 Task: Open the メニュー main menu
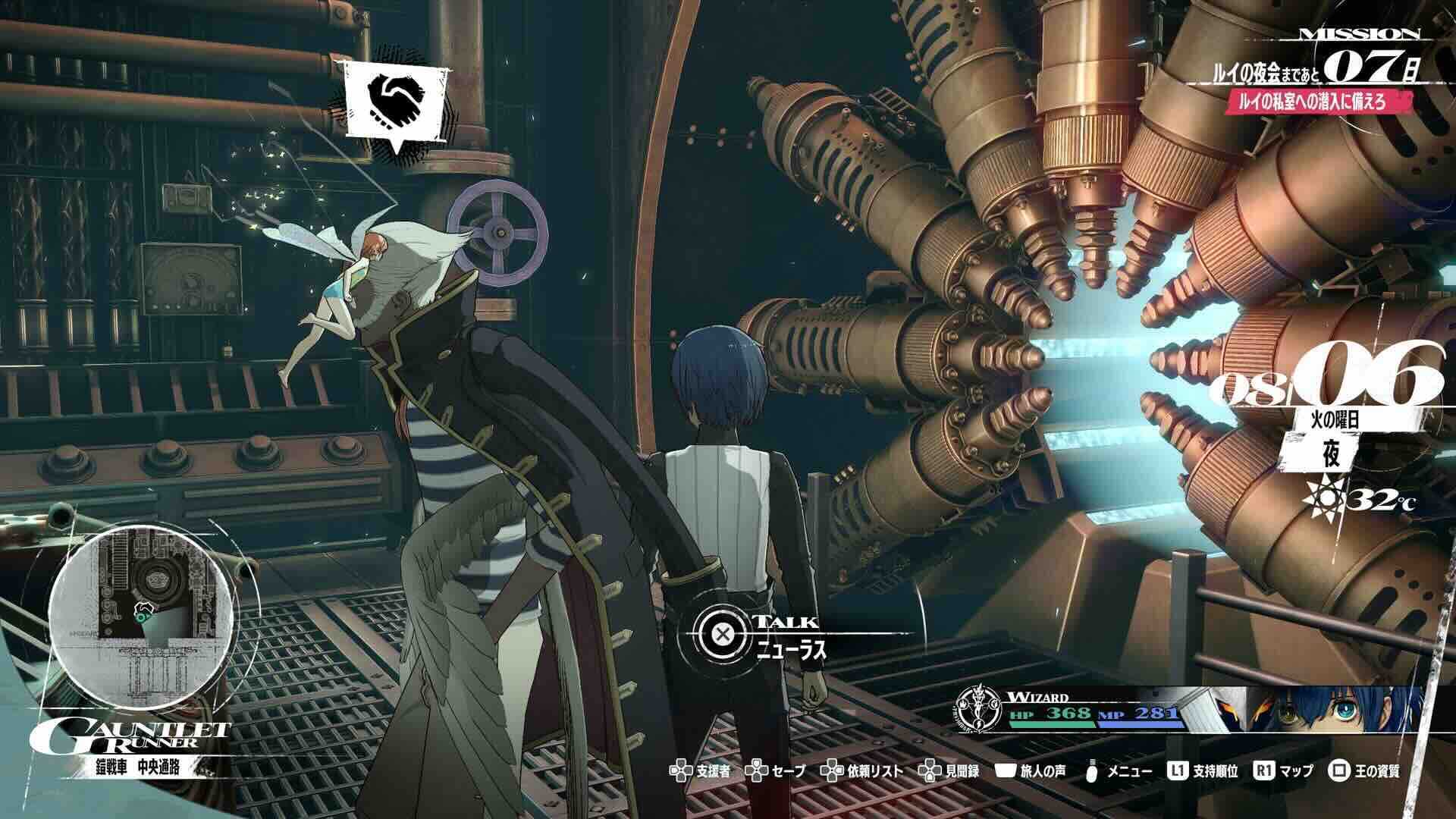tap(1120, 771)
